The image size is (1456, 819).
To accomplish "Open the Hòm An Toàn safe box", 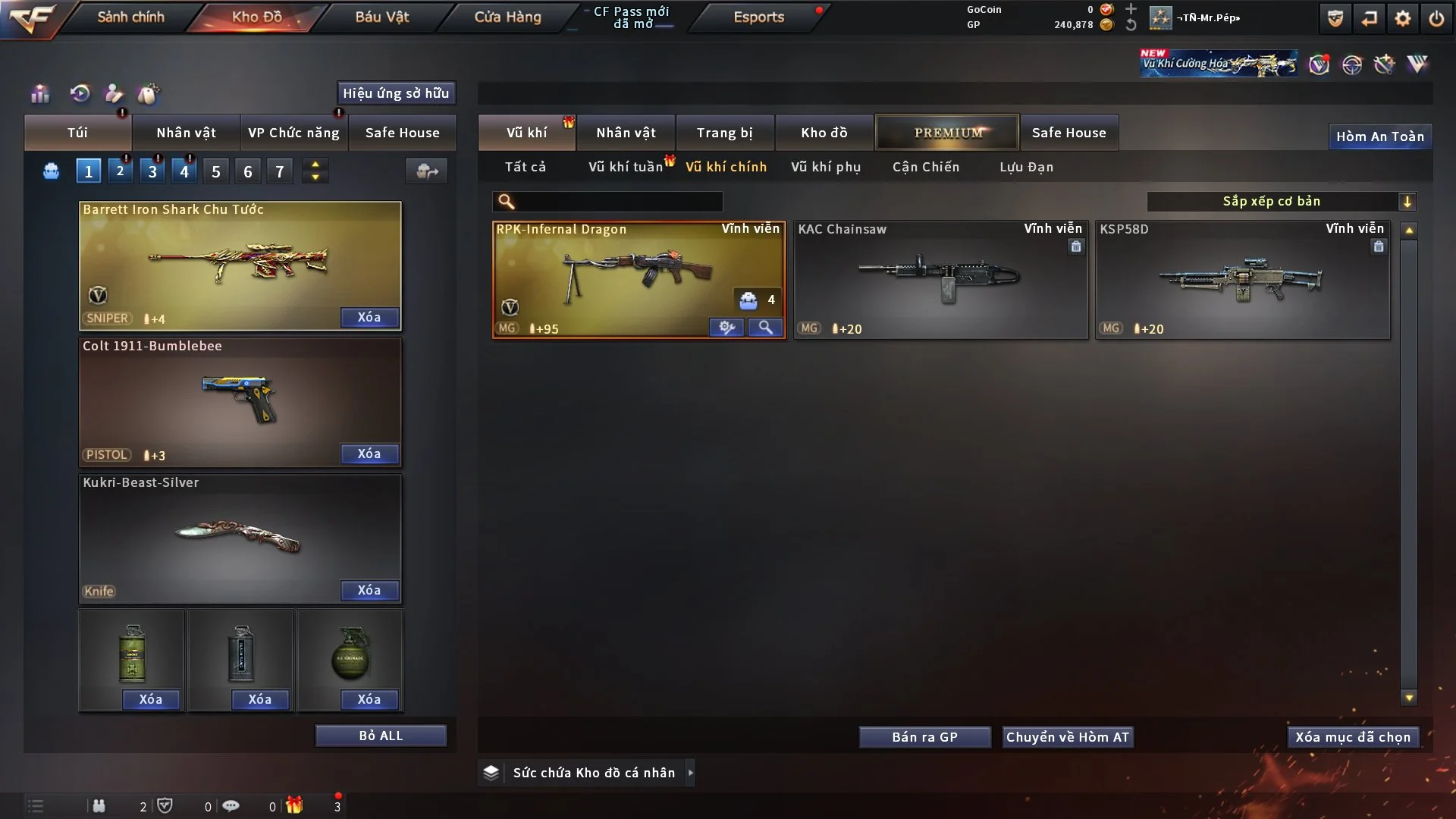I will 1379,136.
